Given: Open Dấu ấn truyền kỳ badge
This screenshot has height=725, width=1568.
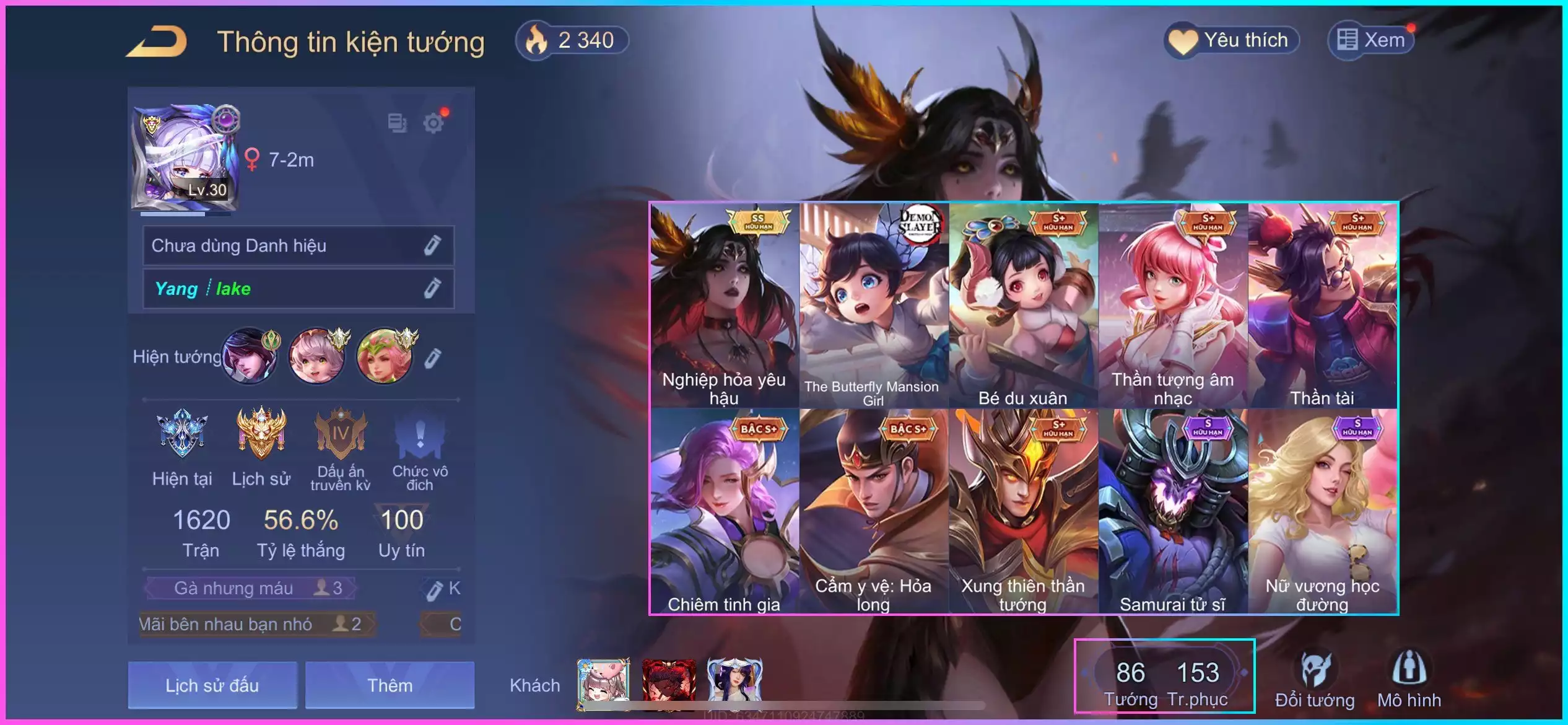Looking at the screenshot, I should point(340,448).
